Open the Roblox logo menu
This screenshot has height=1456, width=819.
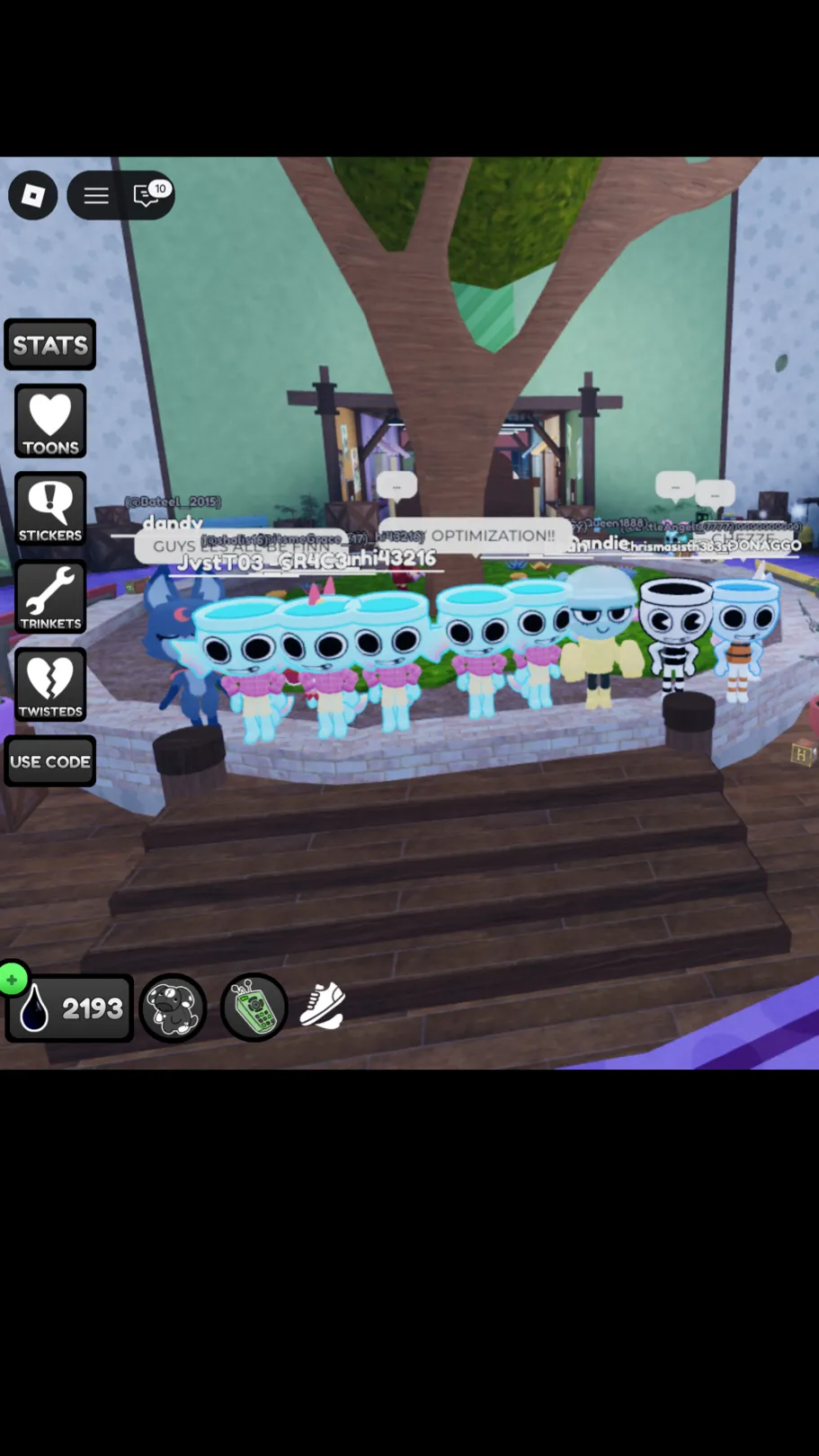(x=33, y=195)
